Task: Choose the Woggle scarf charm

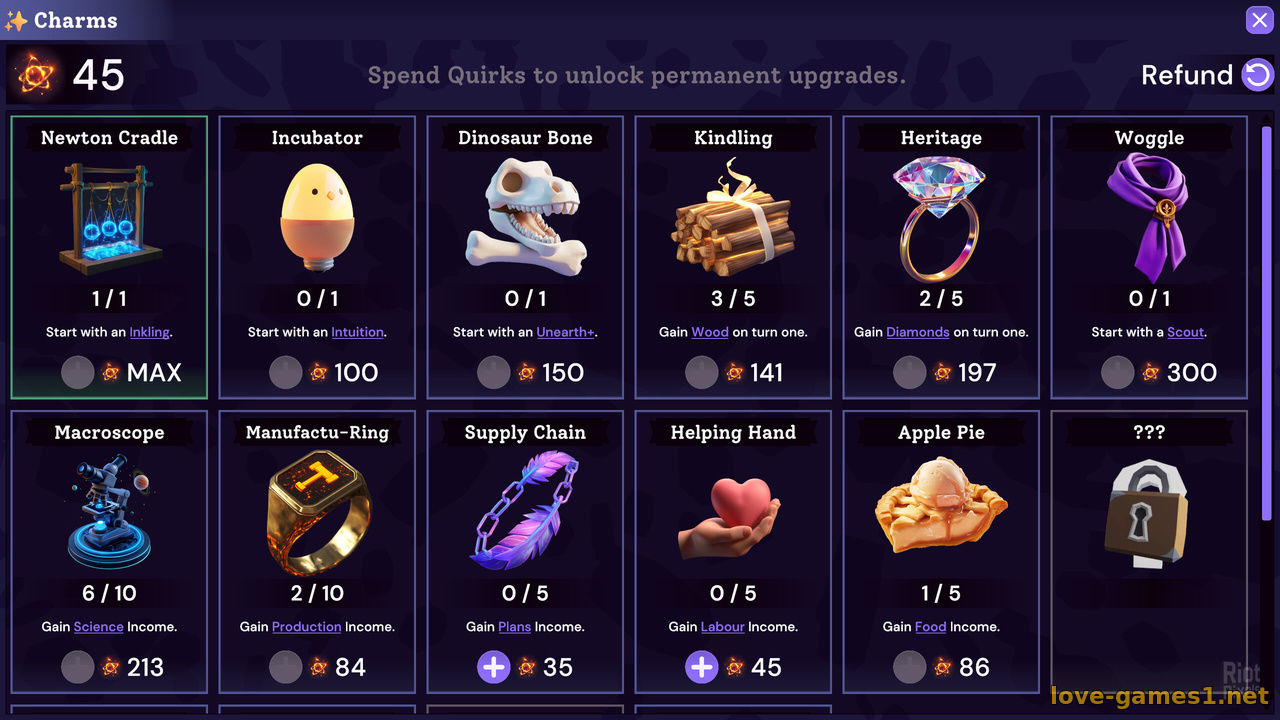Action: point(1149,230)
